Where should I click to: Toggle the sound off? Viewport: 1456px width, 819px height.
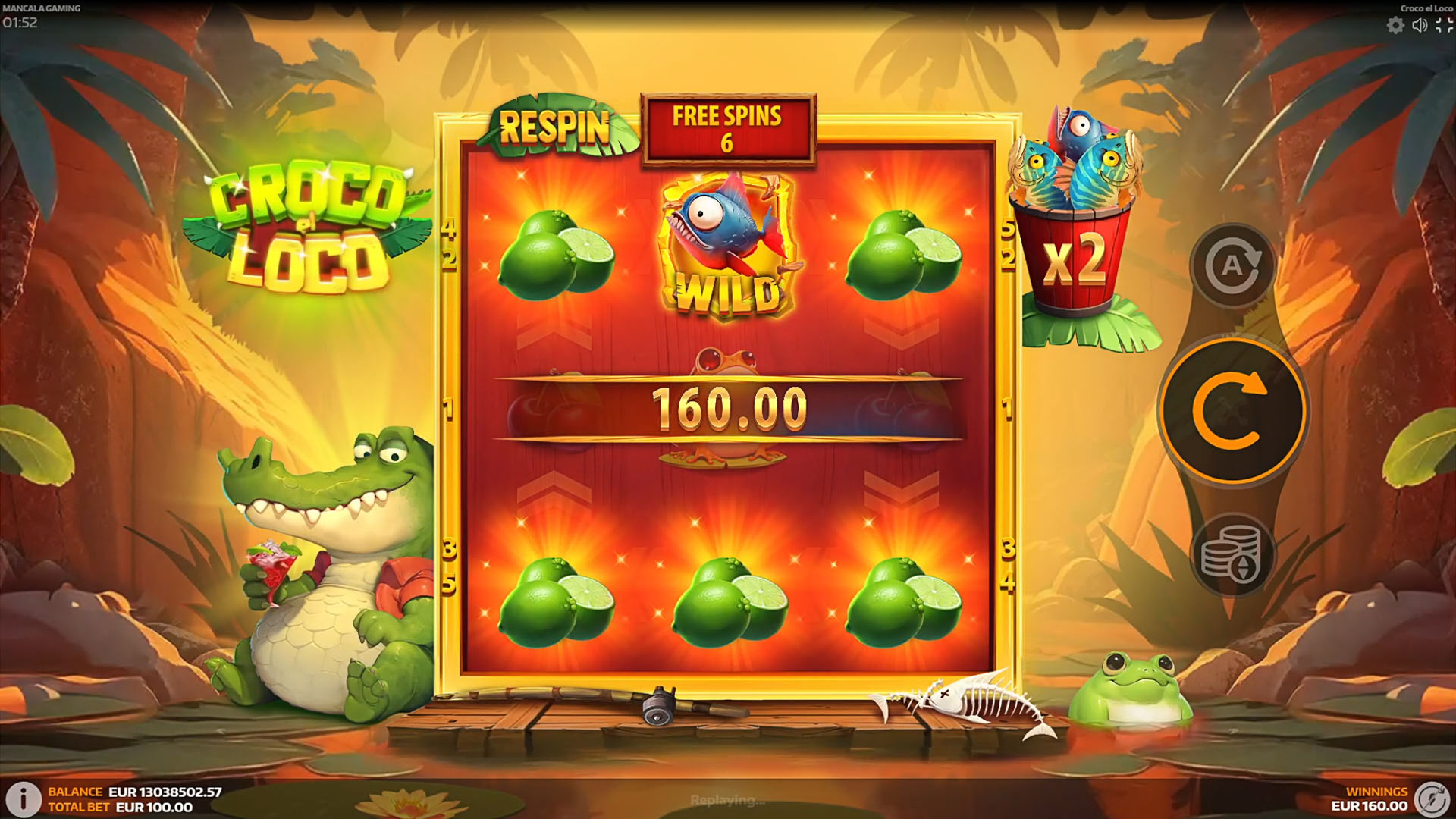[x=1420, y=24]
